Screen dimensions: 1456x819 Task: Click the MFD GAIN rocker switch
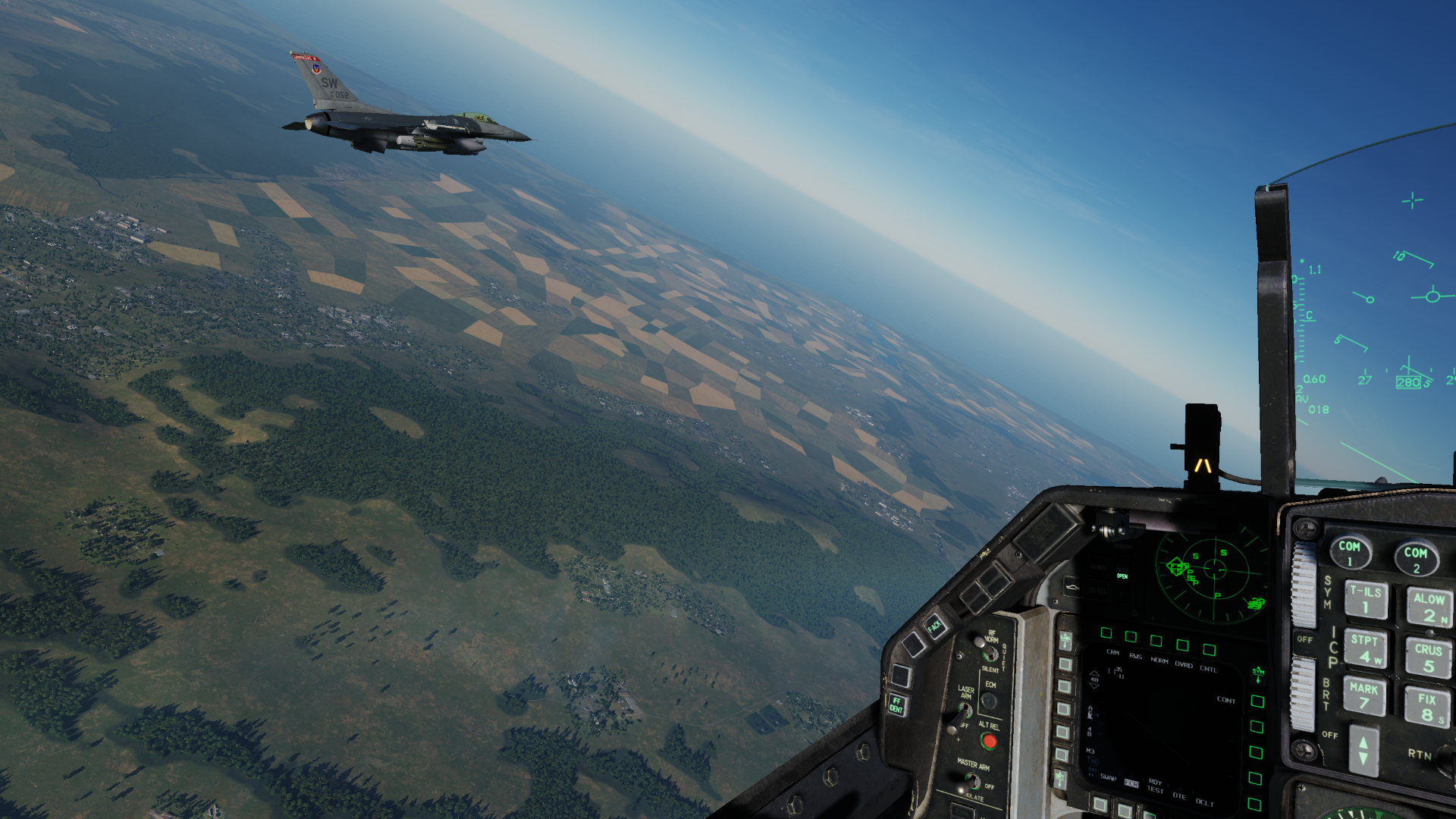point(1065,640)
